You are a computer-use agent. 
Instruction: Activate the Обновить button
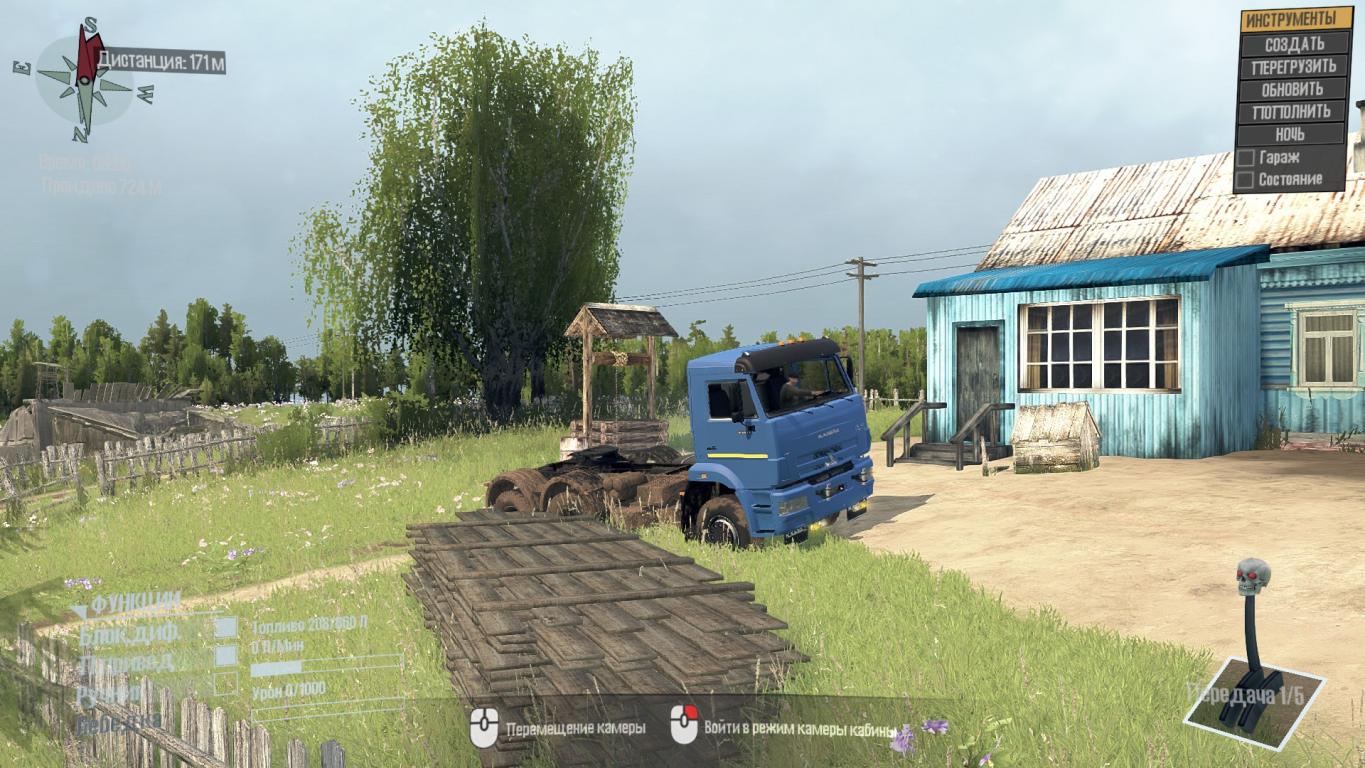point(1294,89)
